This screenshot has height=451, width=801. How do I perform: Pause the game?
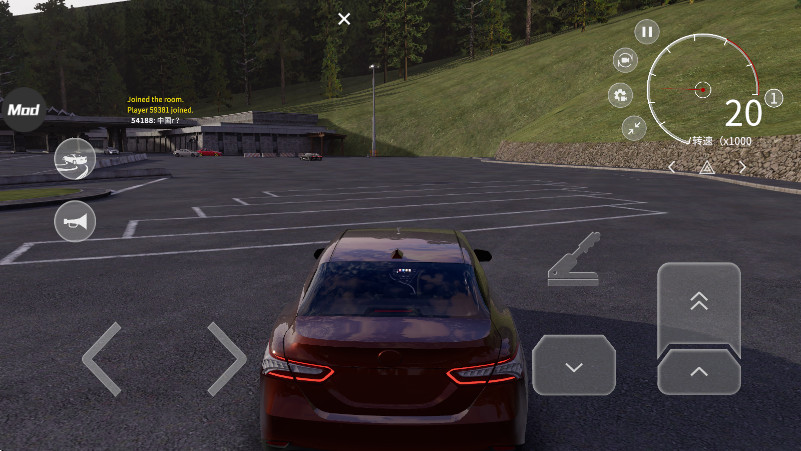[x=647, y=32]
